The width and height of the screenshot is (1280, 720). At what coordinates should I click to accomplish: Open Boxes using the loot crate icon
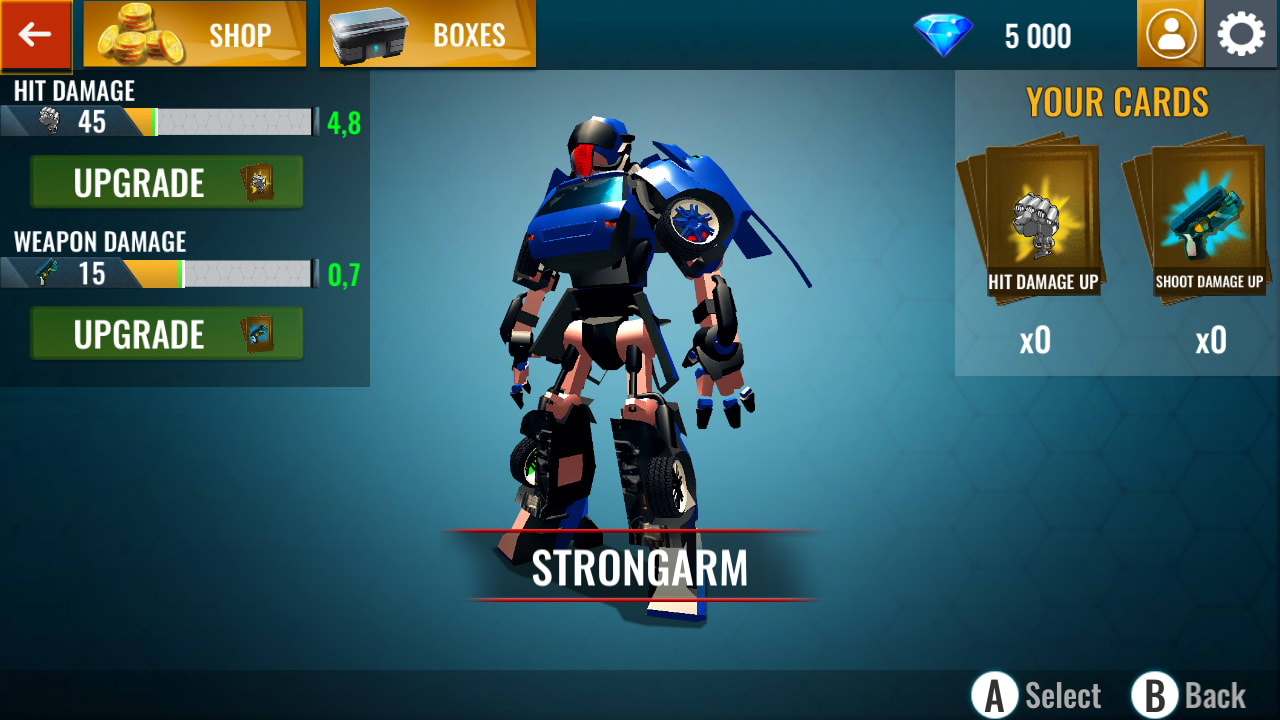[x=427, y=34]
